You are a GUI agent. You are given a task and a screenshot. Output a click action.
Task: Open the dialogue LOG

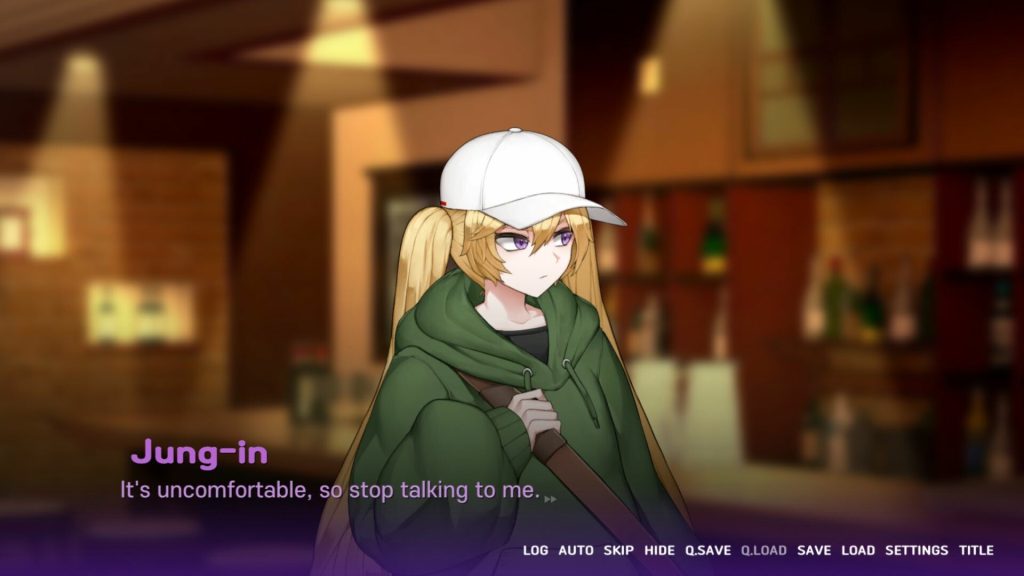[x=535, y=550]
